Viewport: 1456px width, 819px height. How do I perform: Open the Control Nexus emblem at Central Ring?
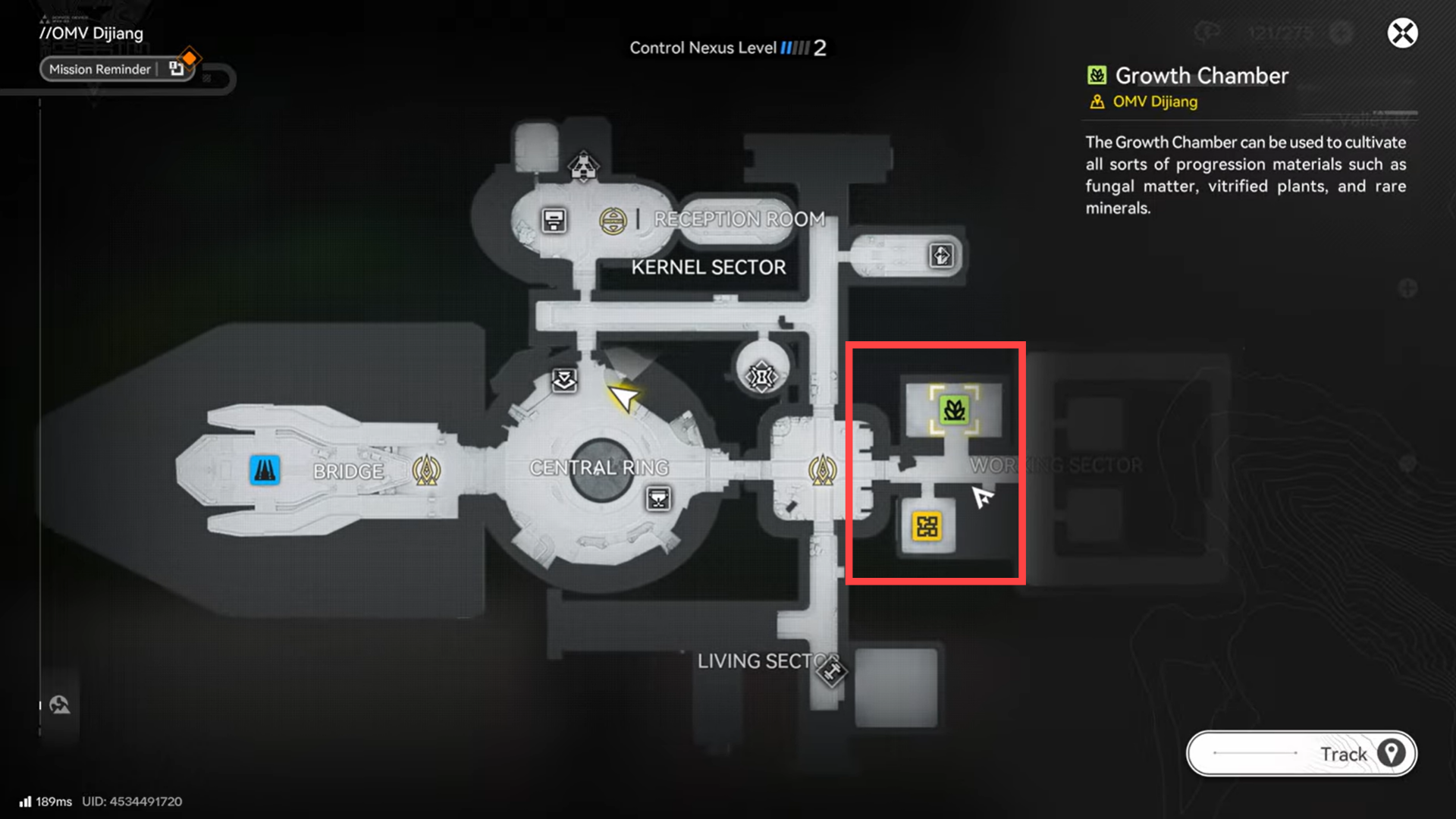[427, 470]
